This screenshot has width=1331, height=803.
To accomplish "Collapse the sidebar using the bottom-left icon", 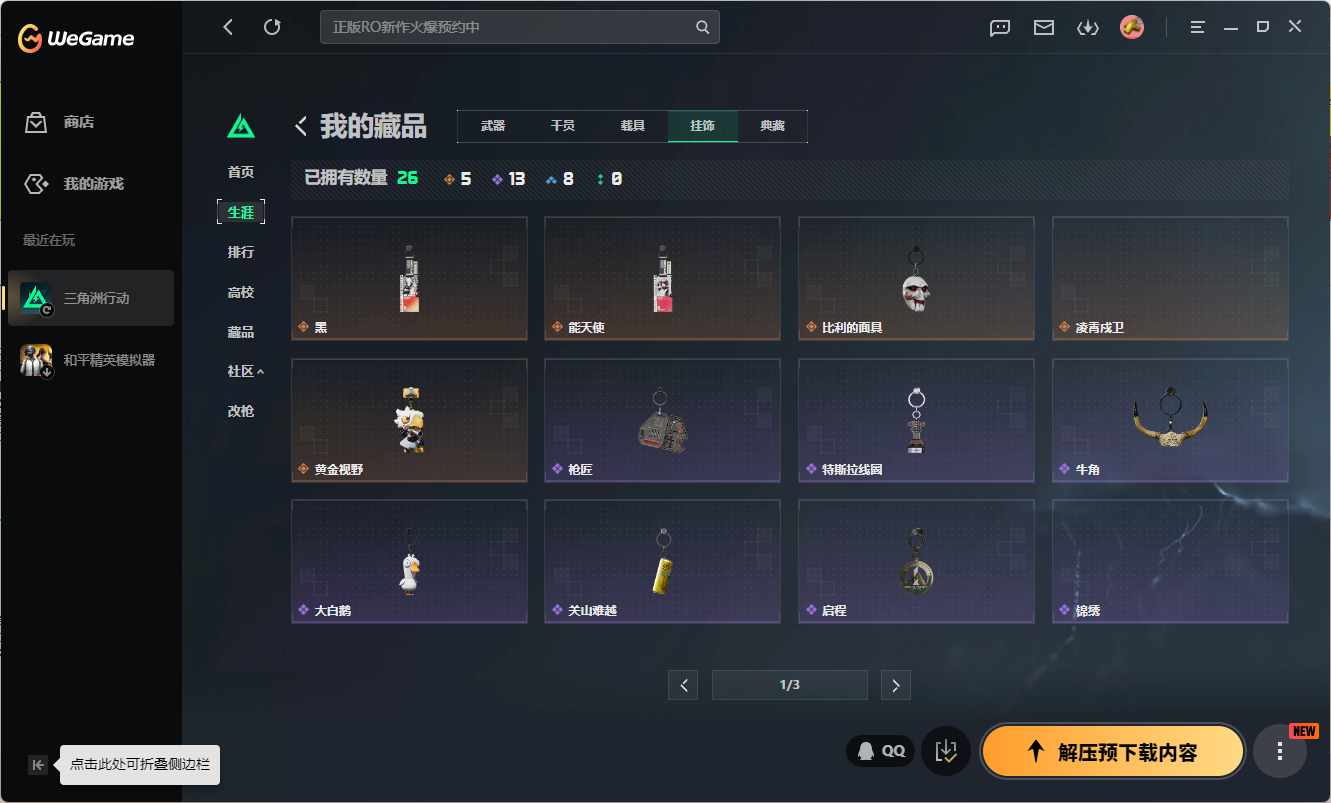I will click(x=37, y=764).
